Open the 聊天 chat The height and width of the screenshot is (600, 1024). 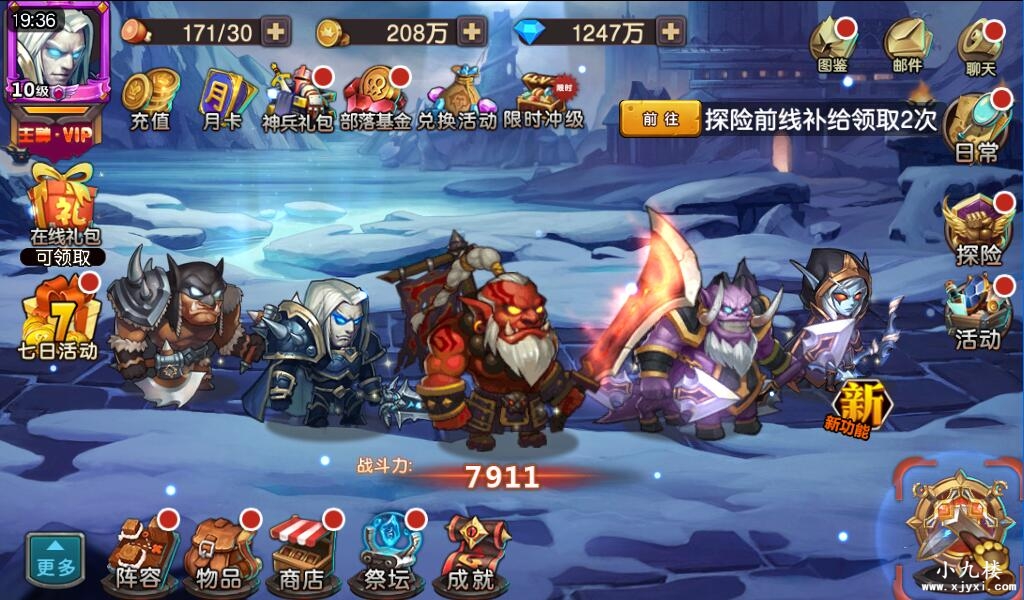980,47
